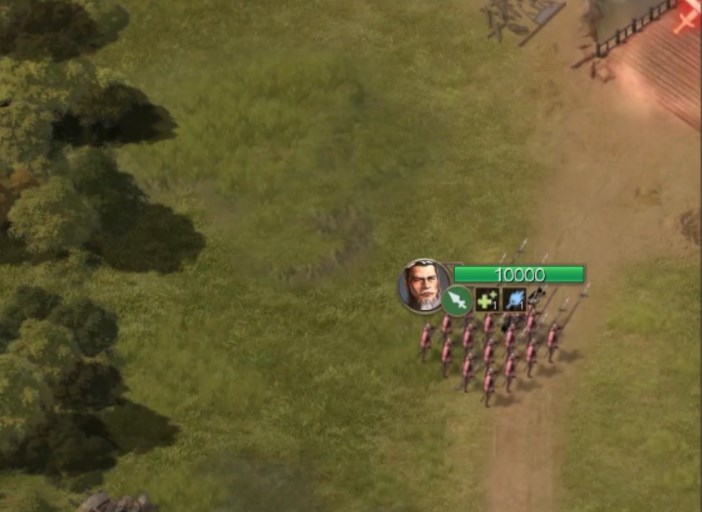
Task: Select the bearded general's portrait
Action: [424, 286]
